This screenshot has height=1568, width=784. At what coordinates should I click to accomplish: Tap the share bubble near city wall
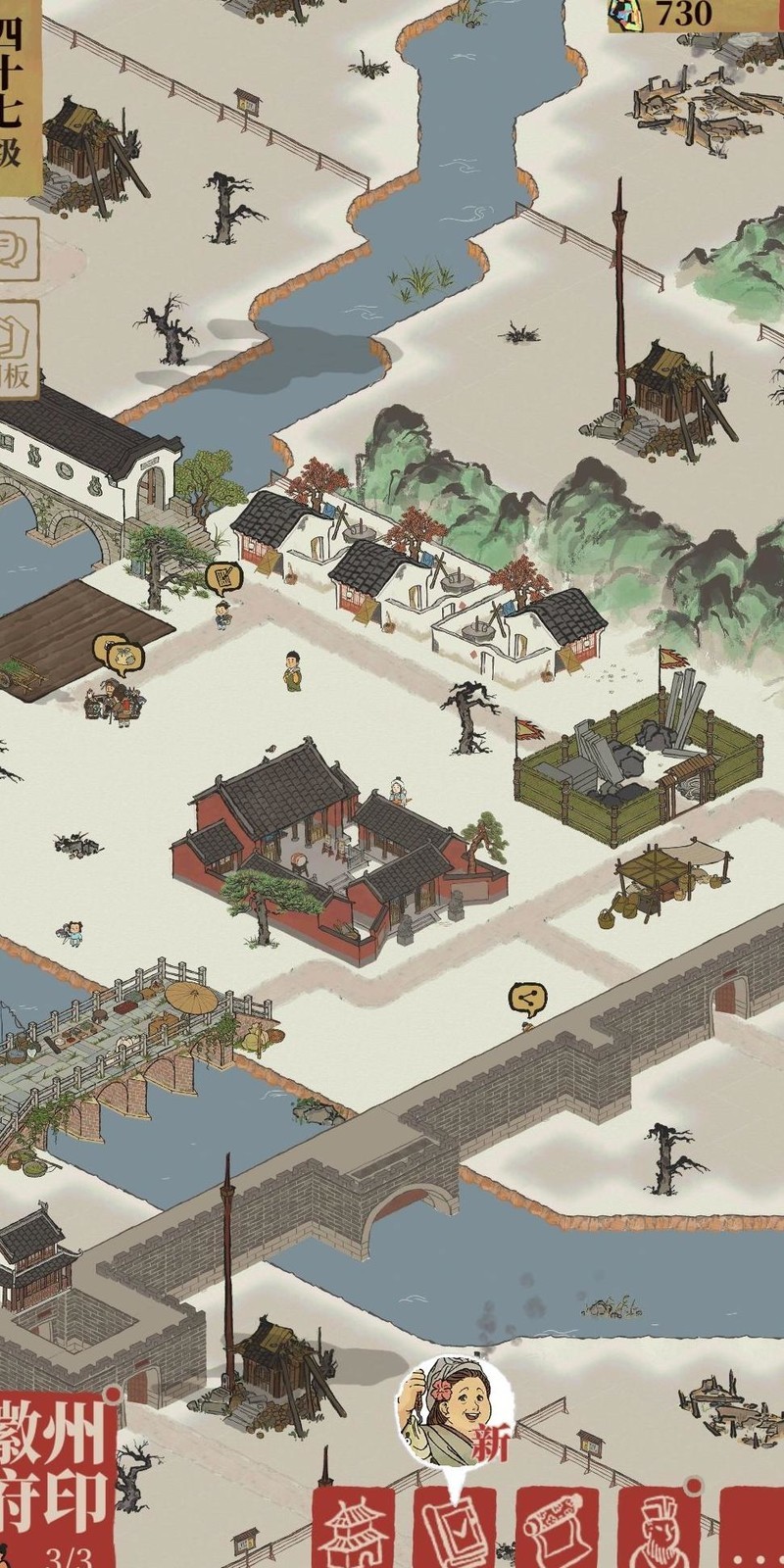click(527, 1000)
